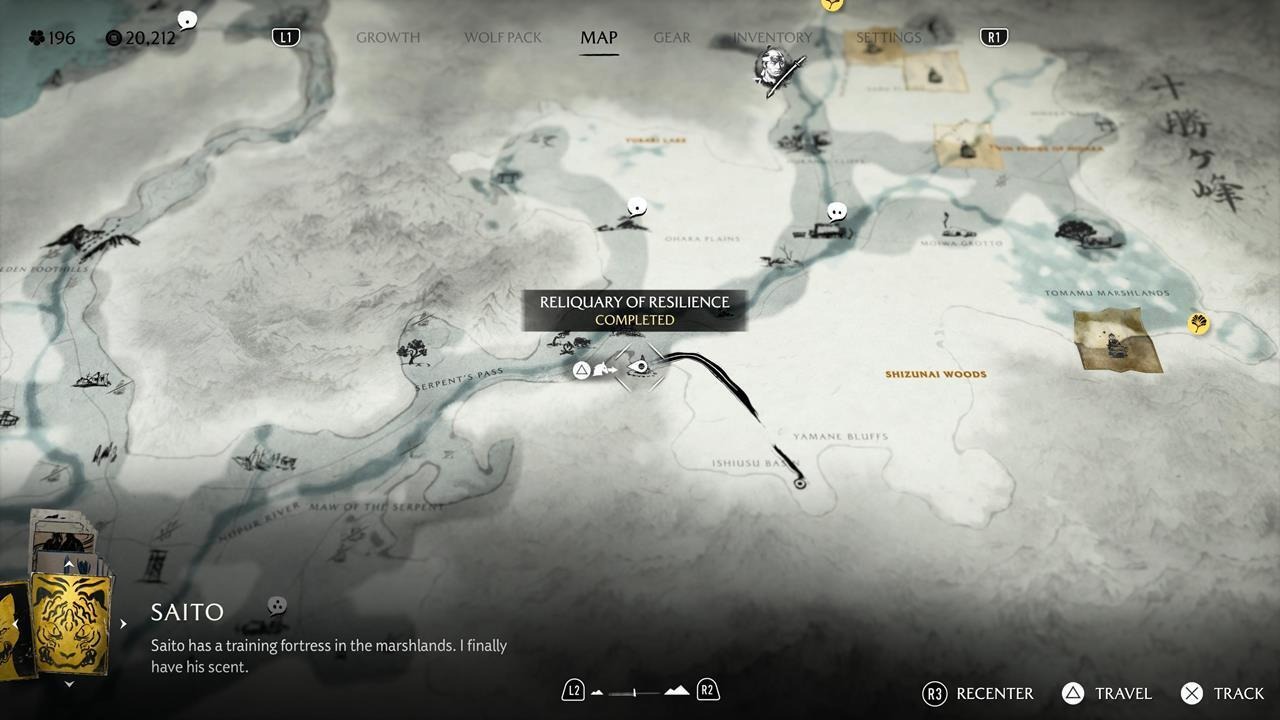Select the parchment map piece below Tomamu Marshlands
Viewport: 1280px width, 720px height.
coord(1117,340)
